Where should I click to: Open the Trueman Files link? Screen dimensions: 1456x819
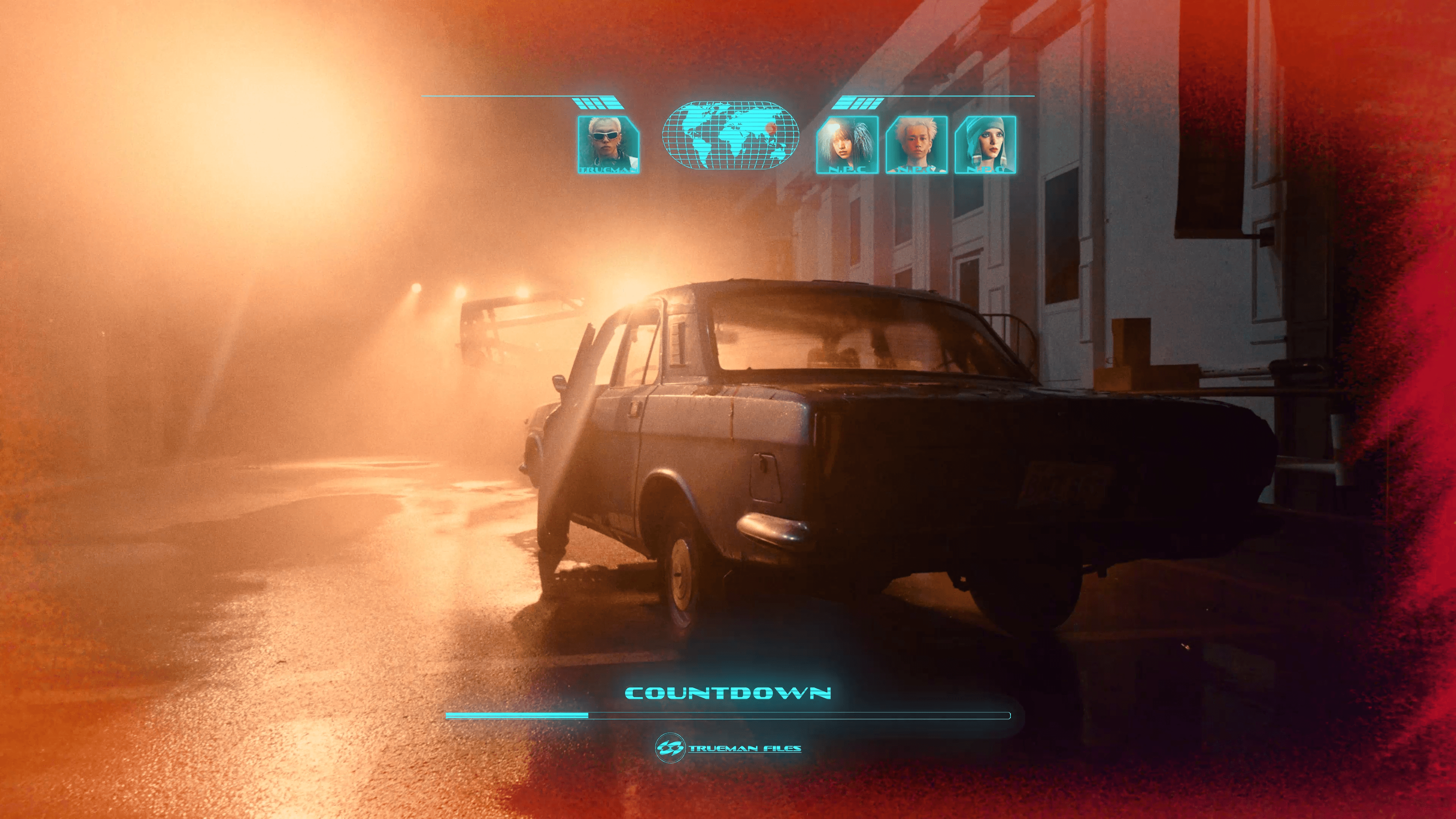[744, 748]
